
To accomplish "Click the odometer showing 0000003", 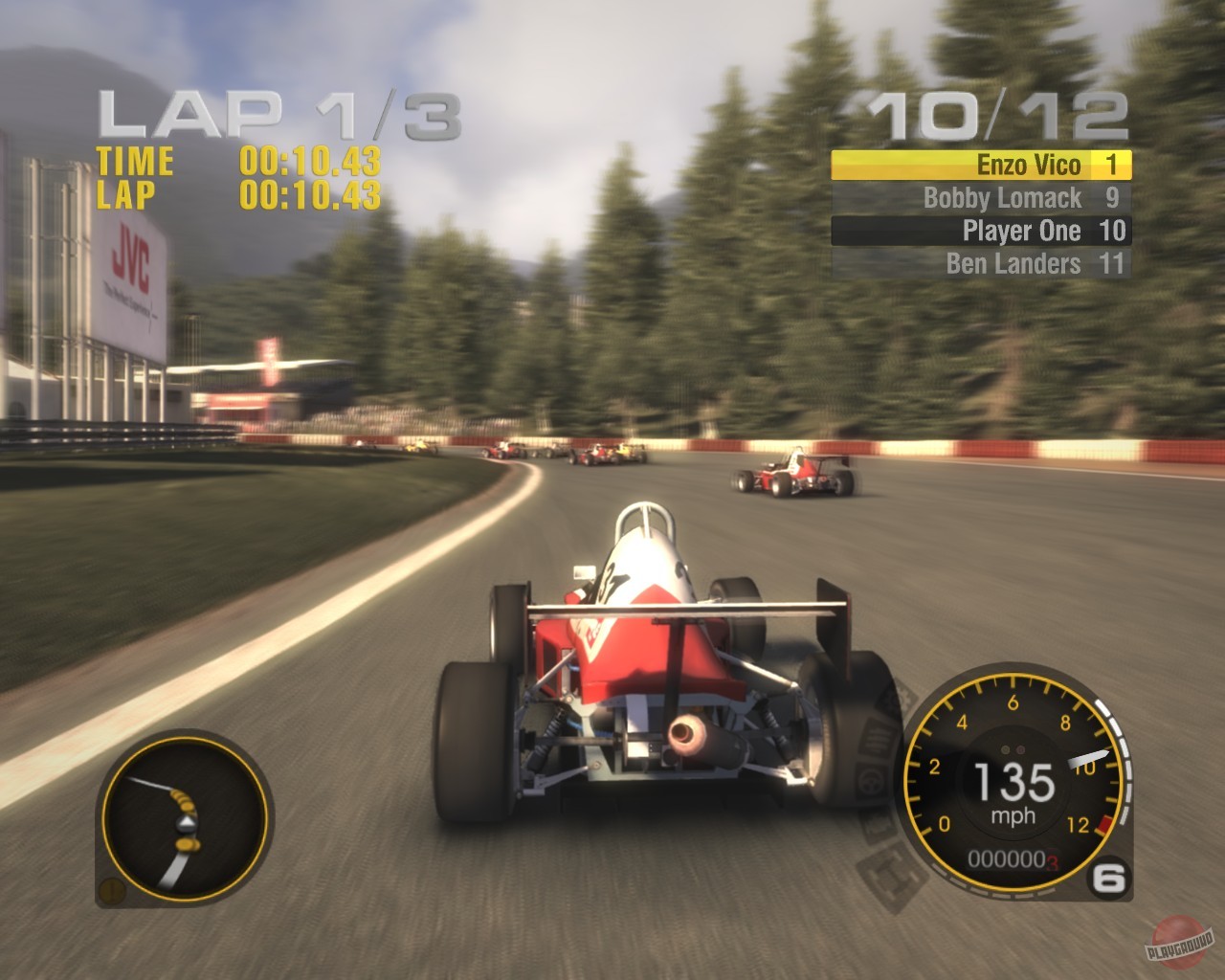I will coord(1012,858).
